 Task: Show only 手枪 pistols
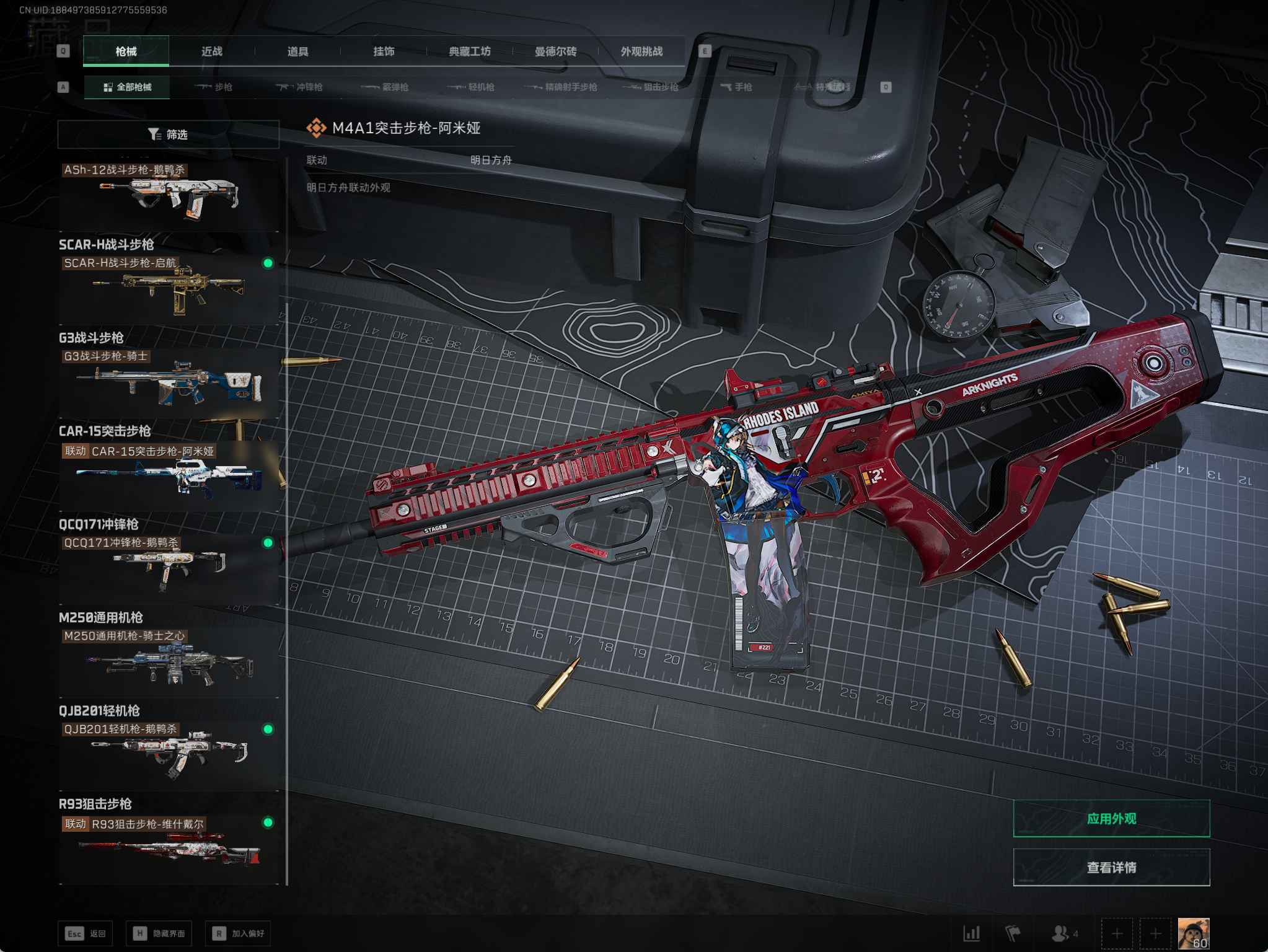point(736,87)
